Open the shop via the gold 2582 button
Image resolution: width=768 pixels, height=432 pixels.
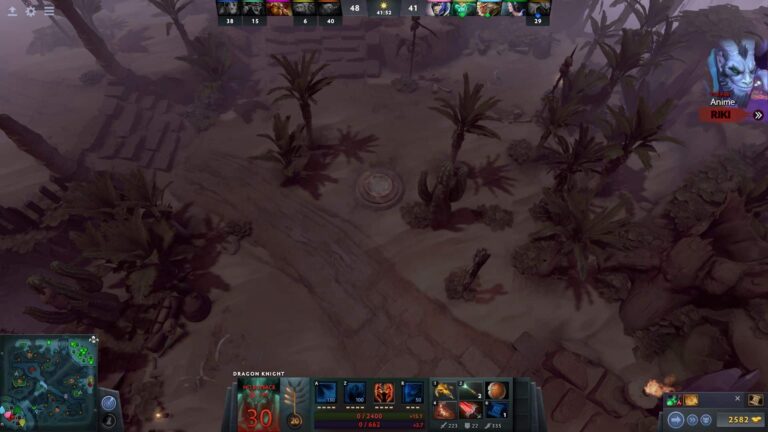pyautogui.click(x=740, y=421)
